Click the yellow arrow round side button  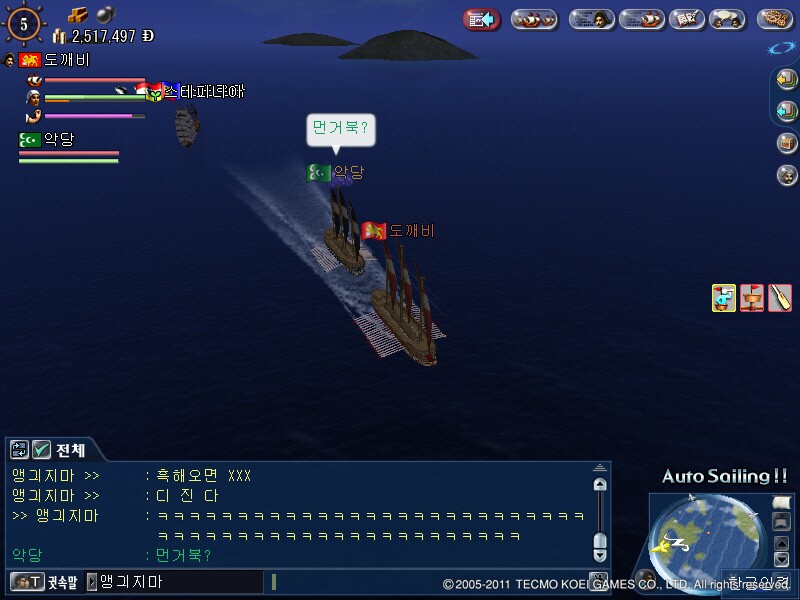coord(787,79)
